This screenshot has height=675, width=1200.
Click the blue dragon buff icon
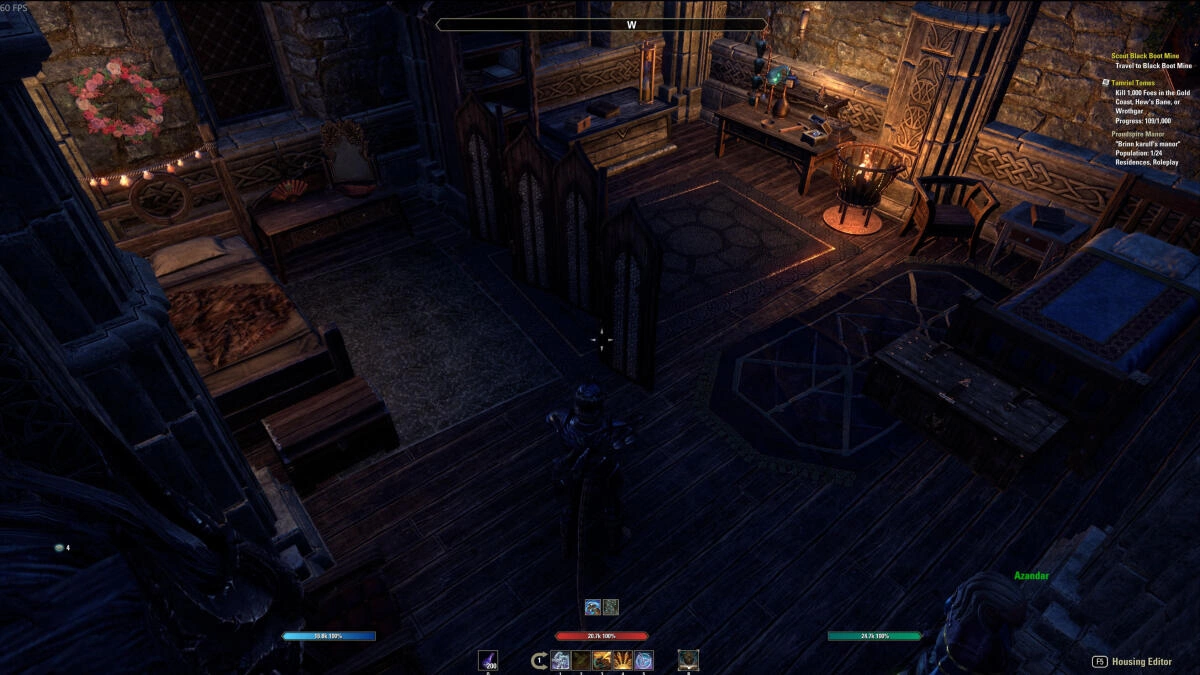coord(593,606)
